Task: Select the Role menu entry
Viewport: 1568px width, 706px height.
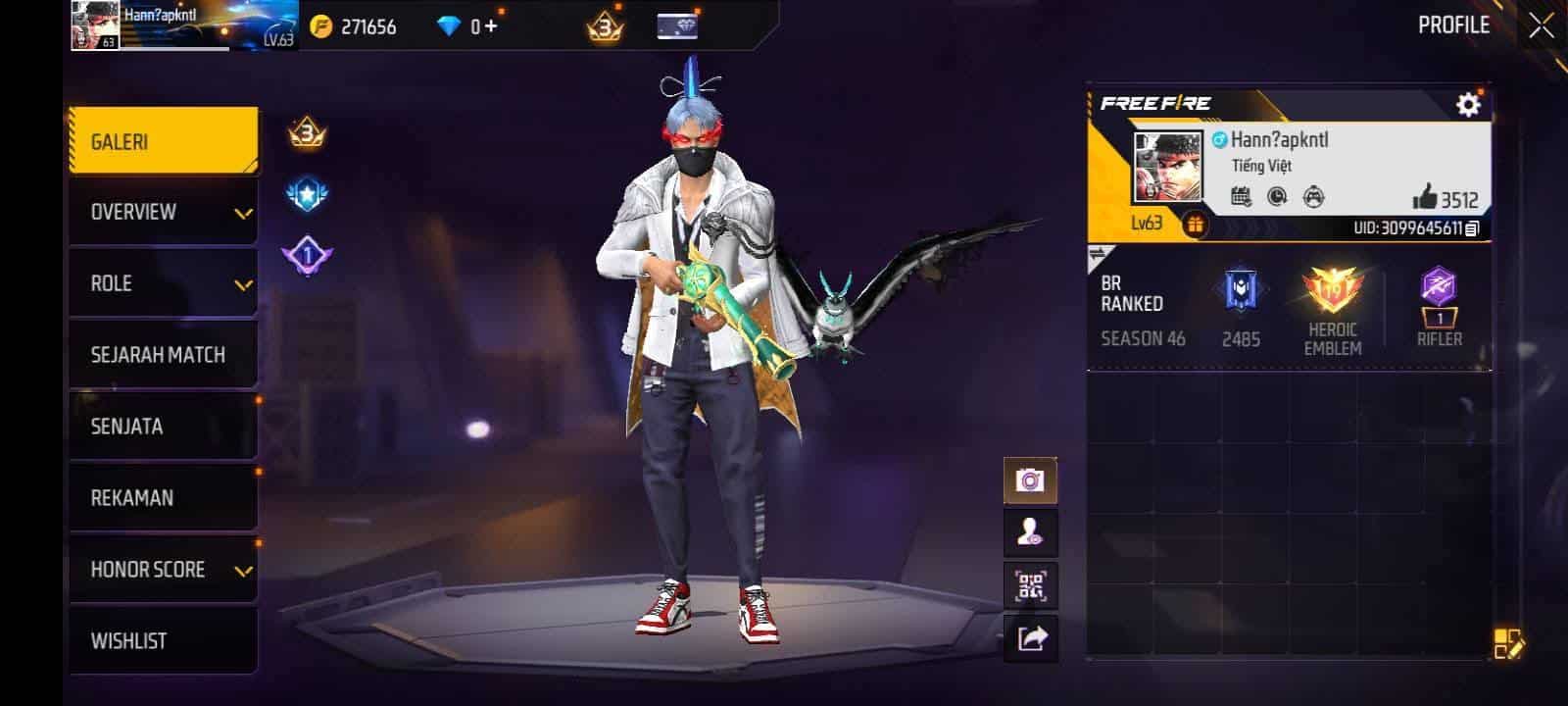Action: pyautogui.click(x=163, y=283)
